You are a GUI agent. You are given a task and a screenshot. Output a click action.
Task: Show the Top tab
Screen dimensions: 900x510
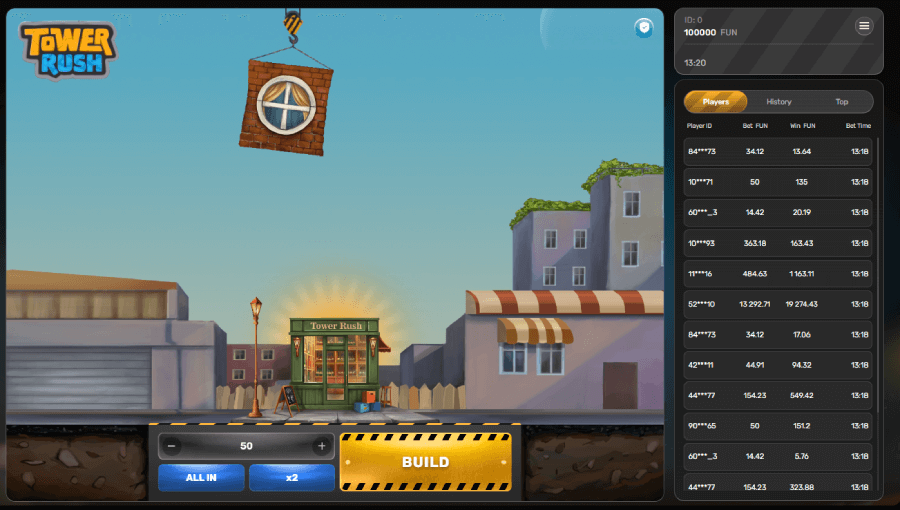842,102
